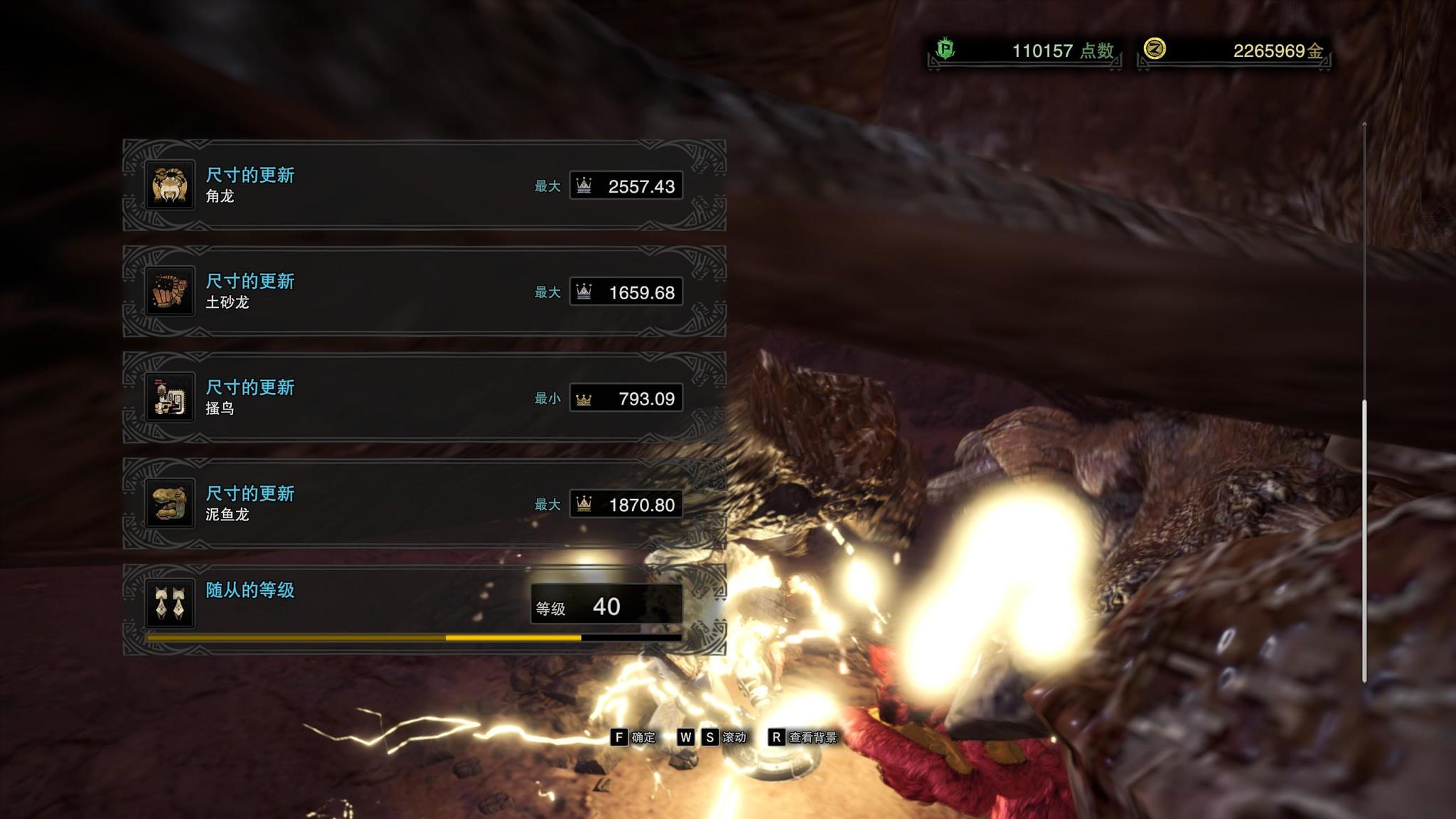Open the 搔鸟 smallest size row
Screen dimensions: 1456x819
424,397
